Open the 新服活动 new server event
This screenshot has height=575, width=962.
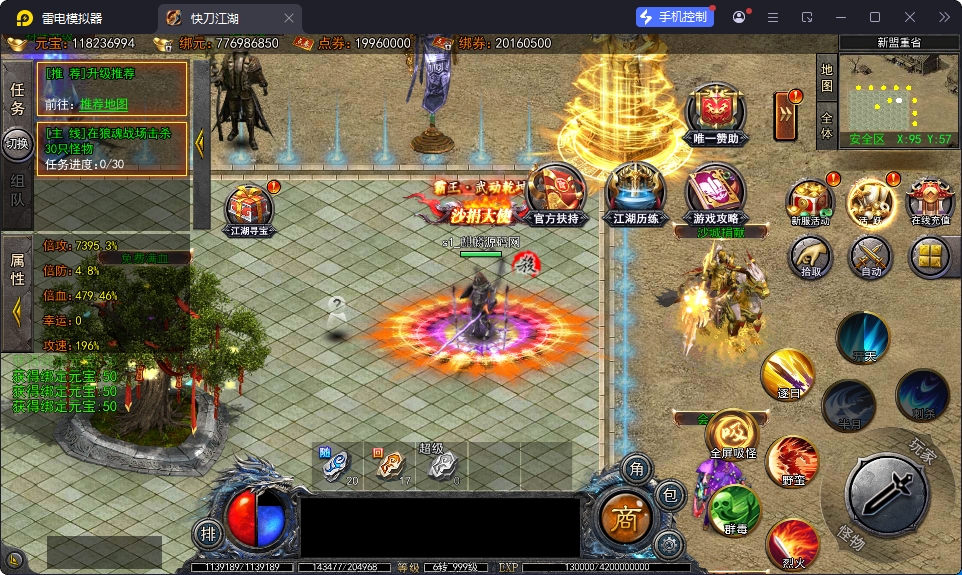[810, 200]
